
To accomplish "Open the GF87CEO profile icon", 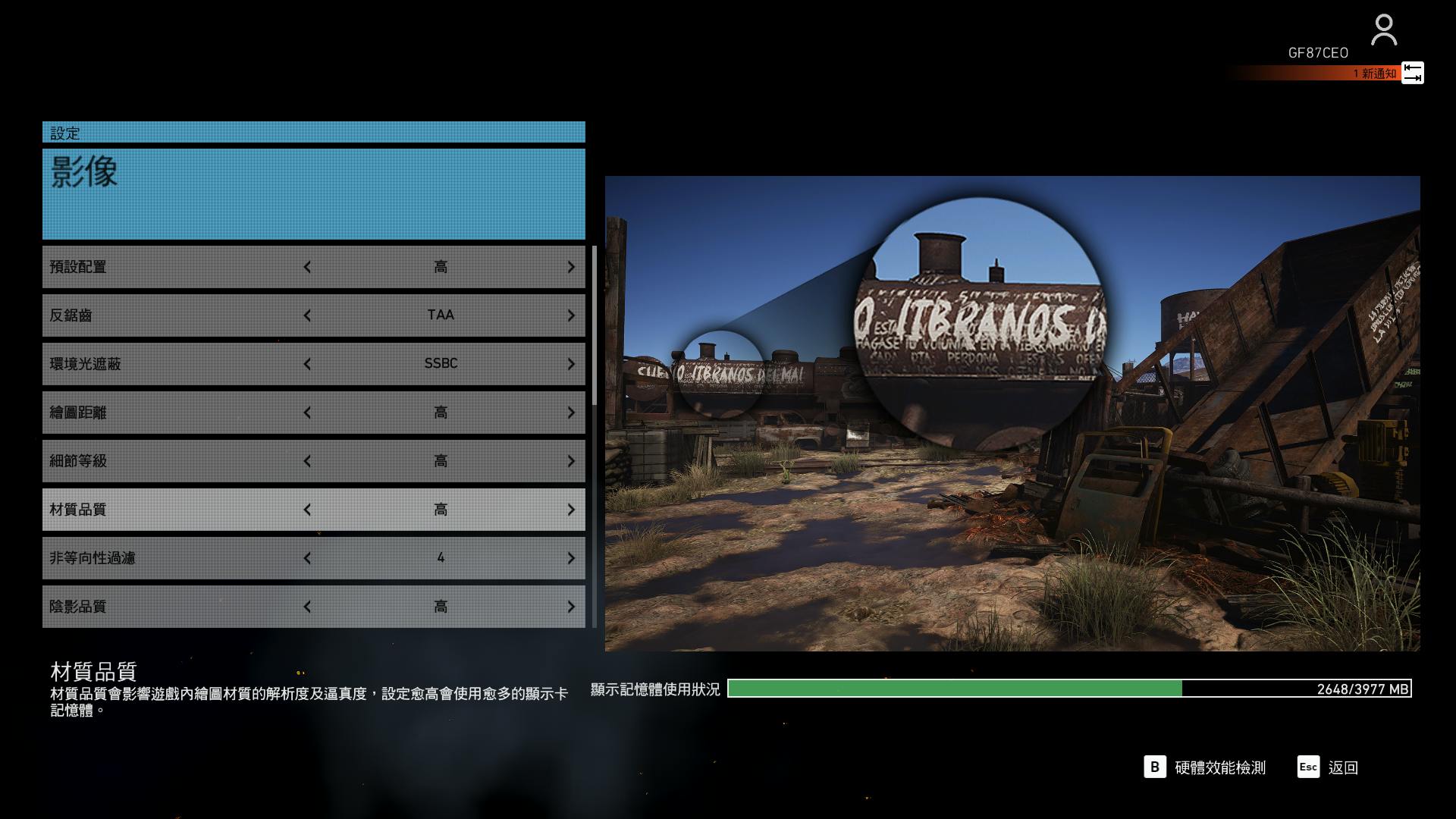I will [x=1384, y=31].
